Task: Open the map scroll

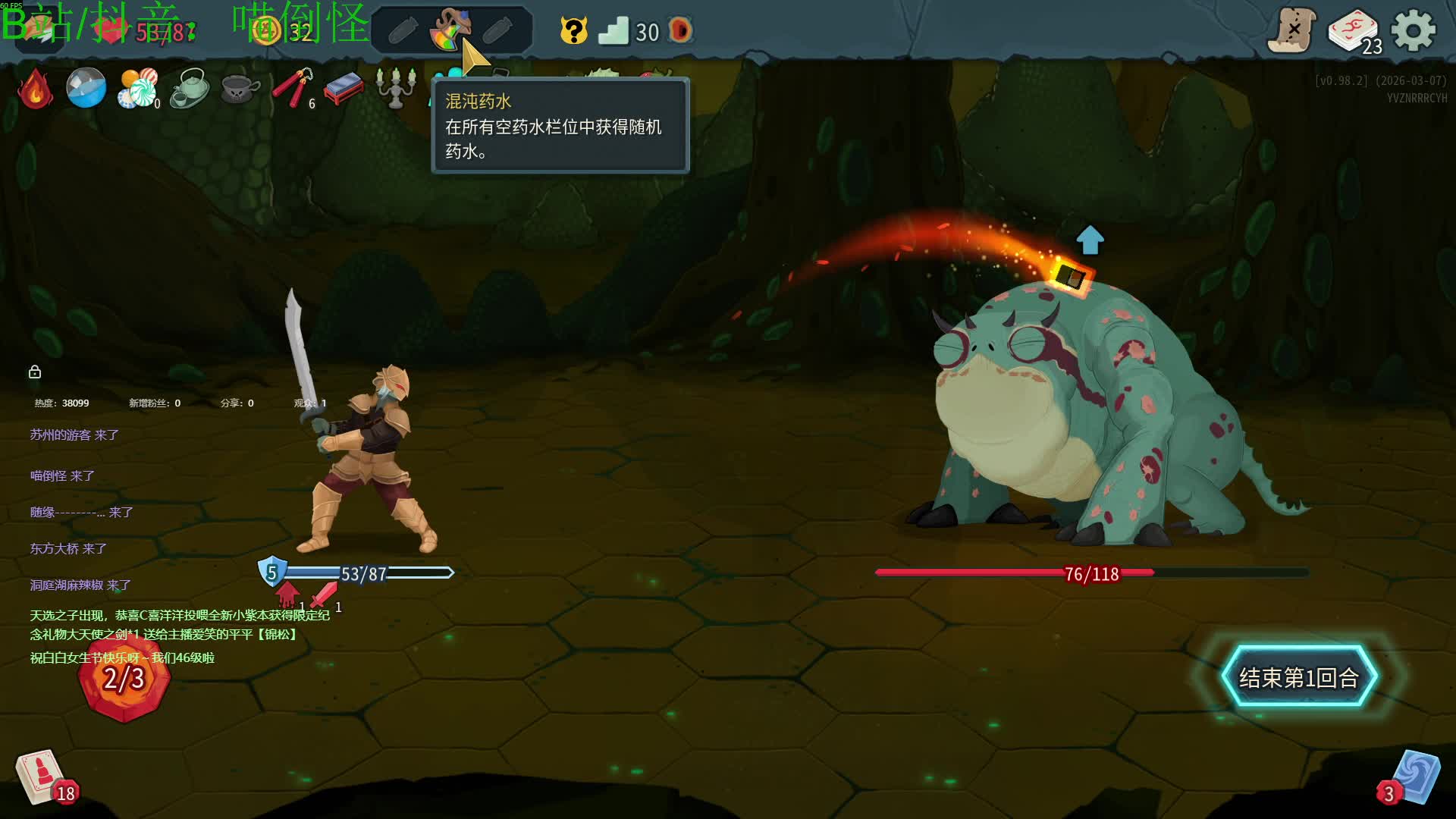Action: tap(1292, 31)
